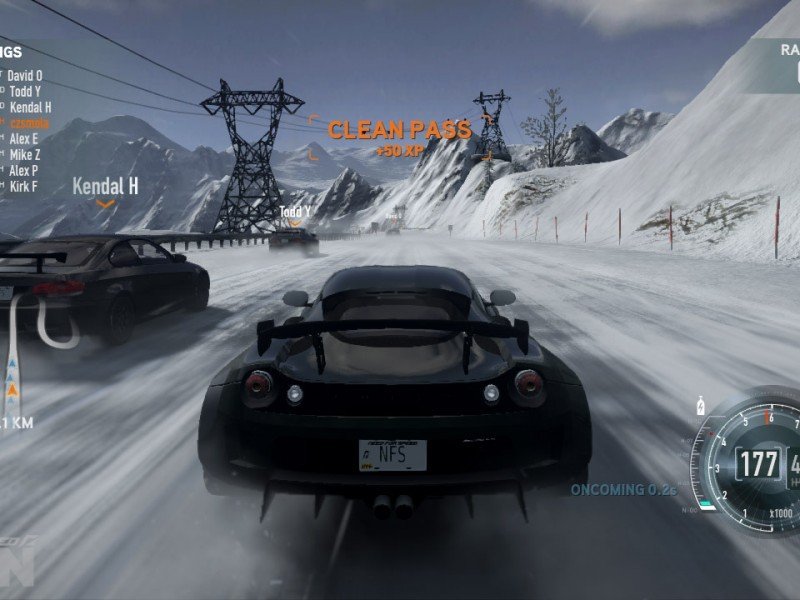Select the orange highlighted player standings row
Viewport: 800px width, 600px height.
pyautogui.click(x=28, y=123)
